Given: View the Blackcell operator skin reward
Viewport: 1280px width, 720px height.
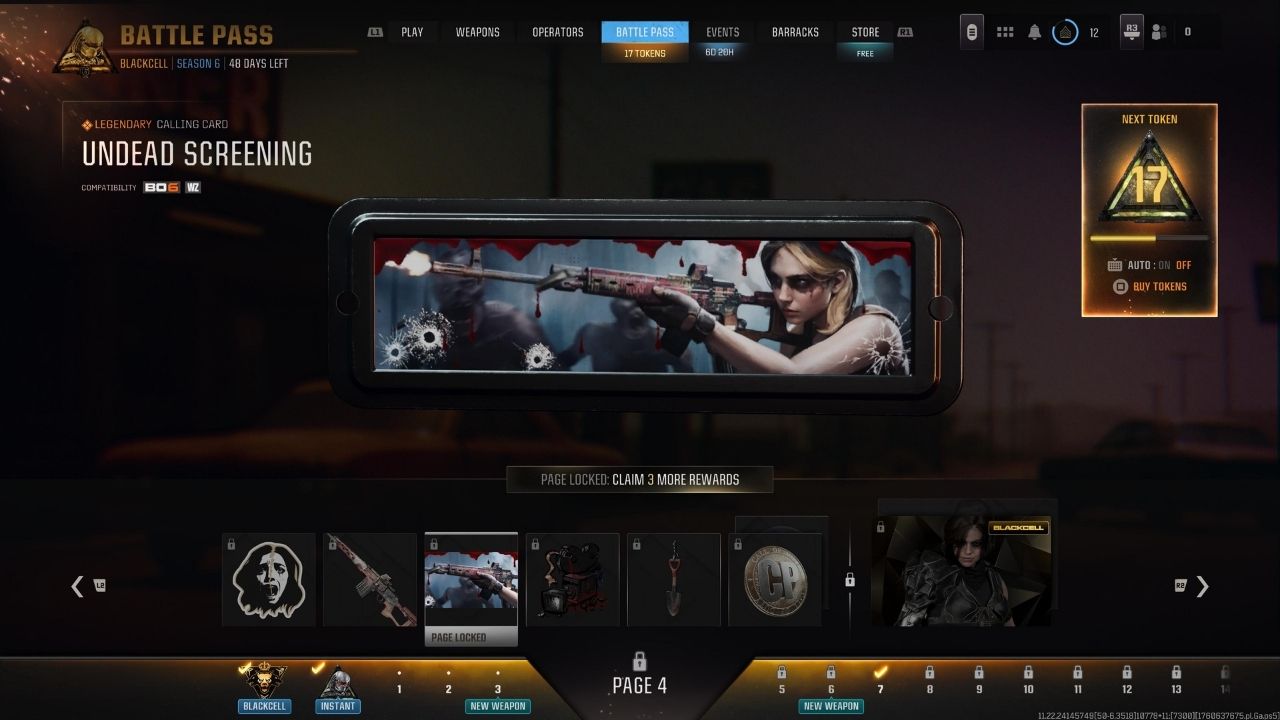Looking at the screenshot, I should point(961,572).
